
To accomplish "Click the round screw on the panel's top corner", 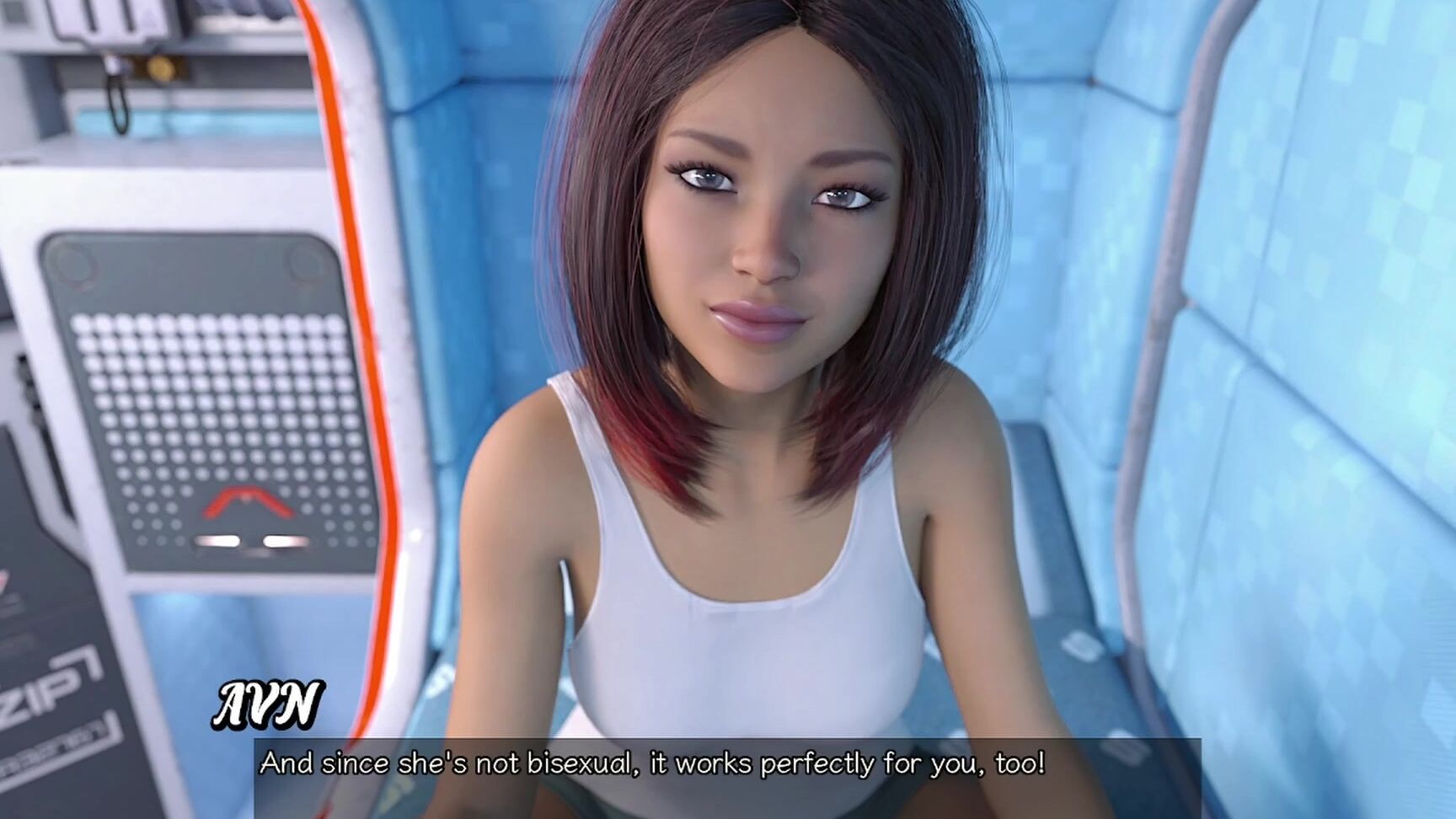I will pyautogui.click(x=72, y=262).
